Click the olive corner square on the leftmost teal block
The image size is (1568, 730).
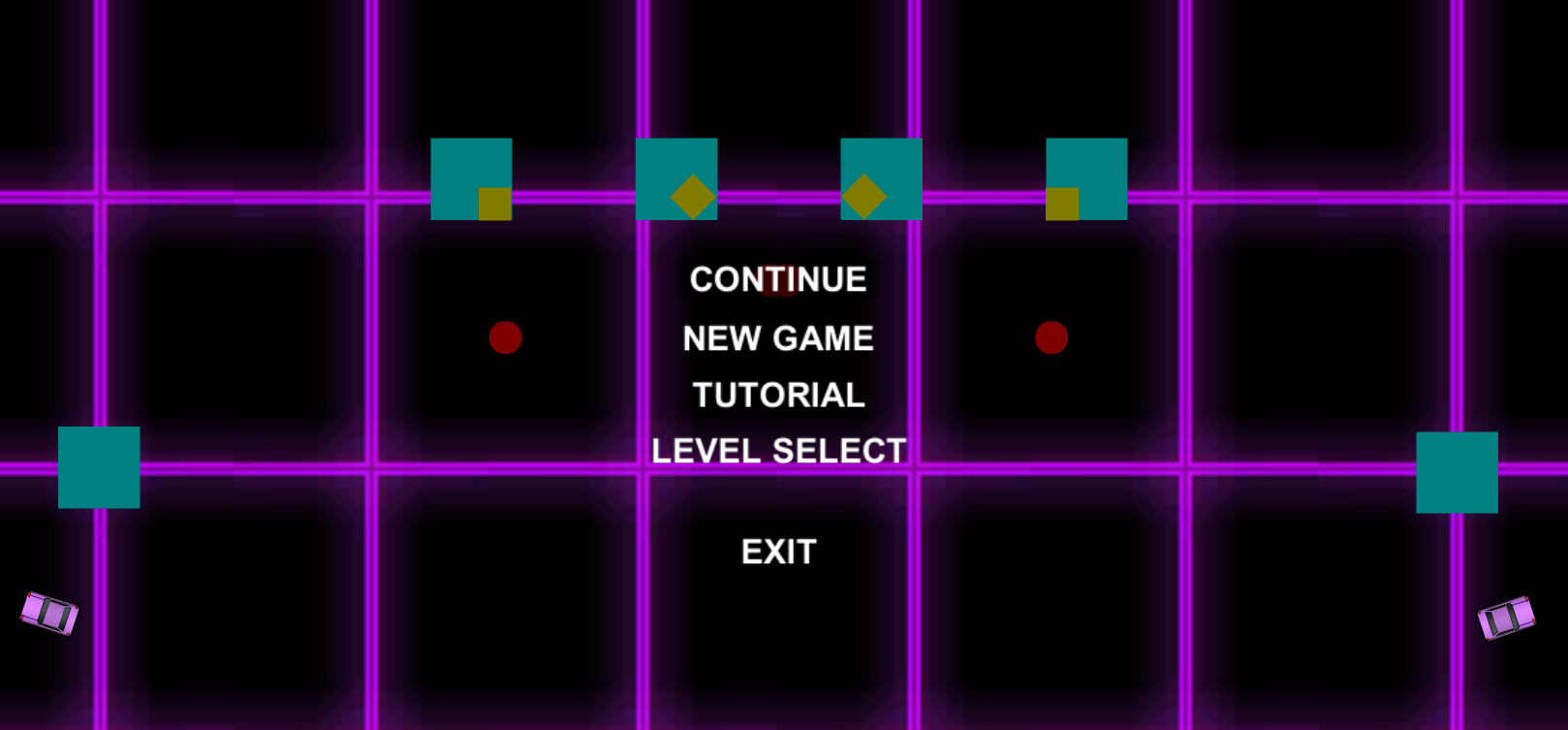point(496,204)
